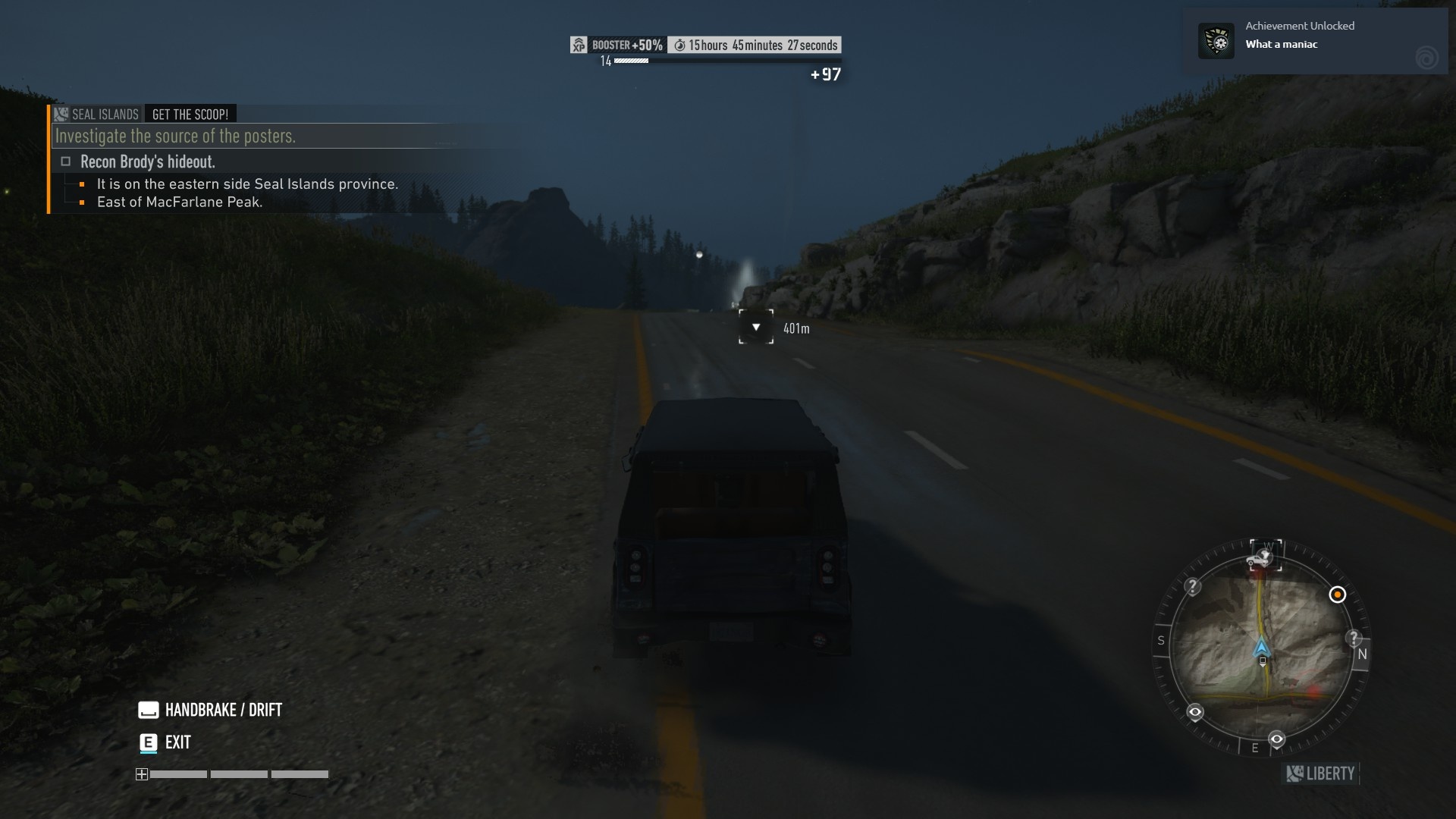The image size is (1456, 819).
Task: Select the Liberty location label
Action: (1322, 773)
